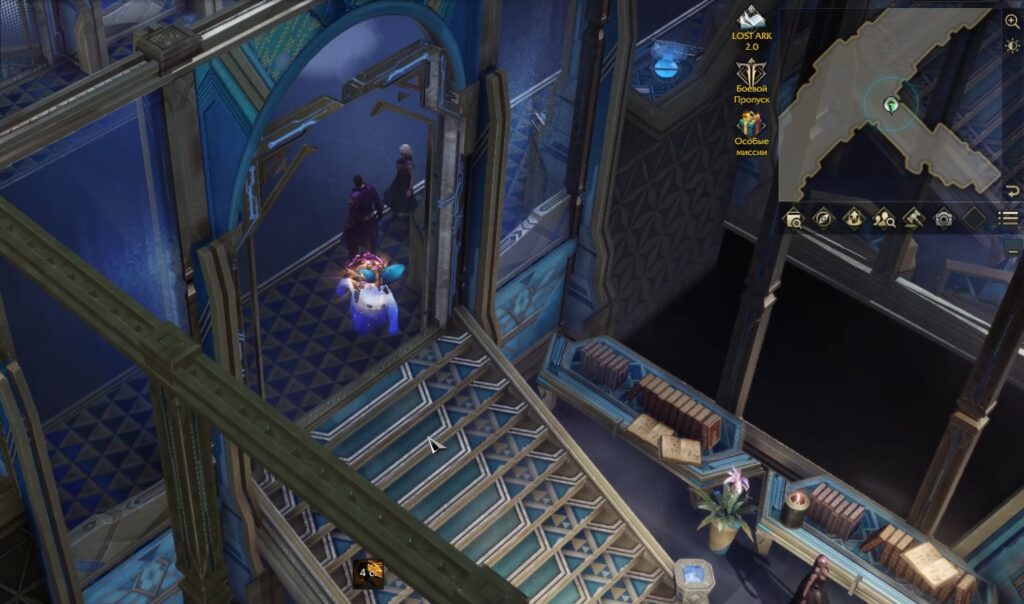Open the list menu icon beside minimap toolbar
Viewport: 1024px width, 604px height.
(x=1009, y=218)
